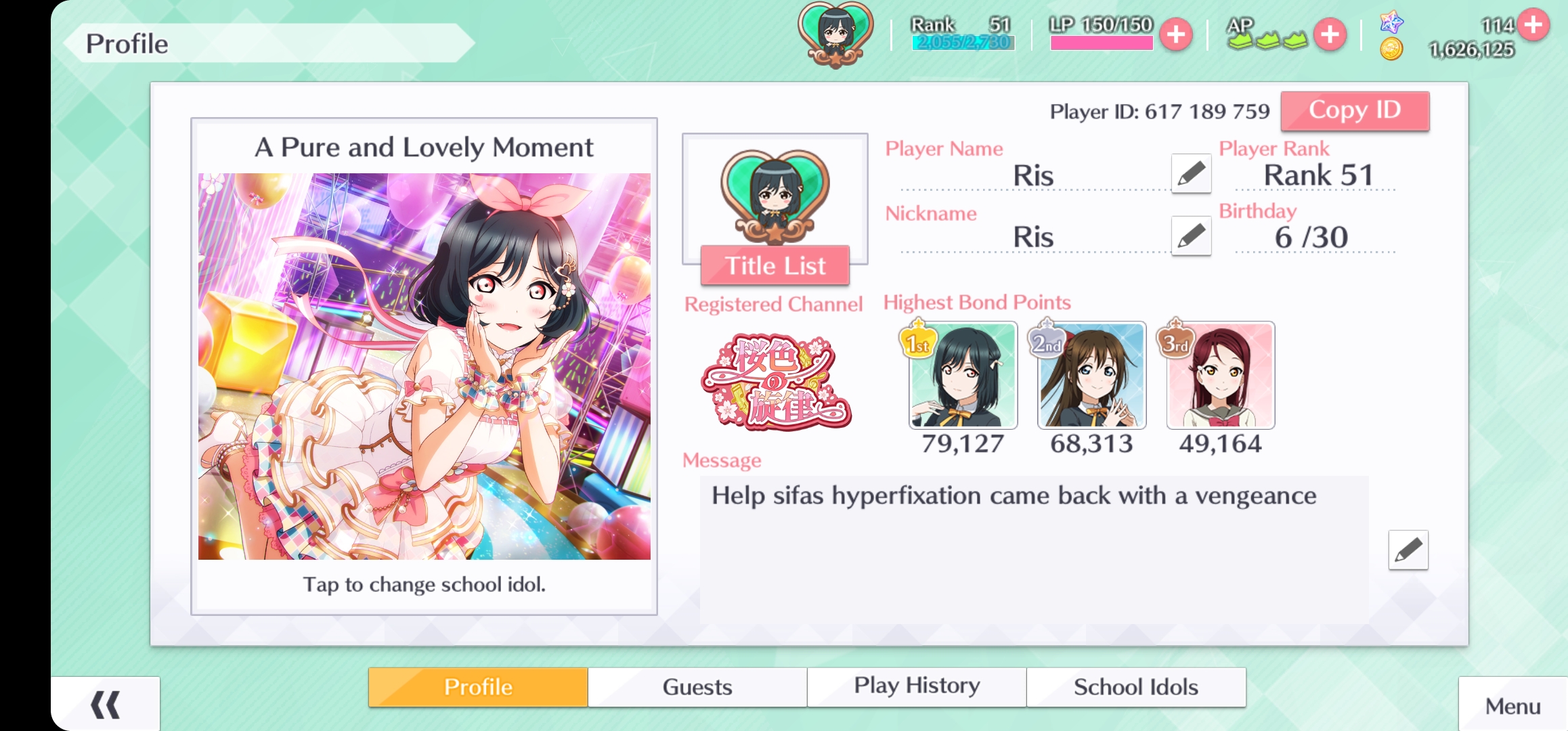The width and height of the screenshot is (1568, 731).
Task: Add star gems with the plus button
Action: [x=1533, y=25]
